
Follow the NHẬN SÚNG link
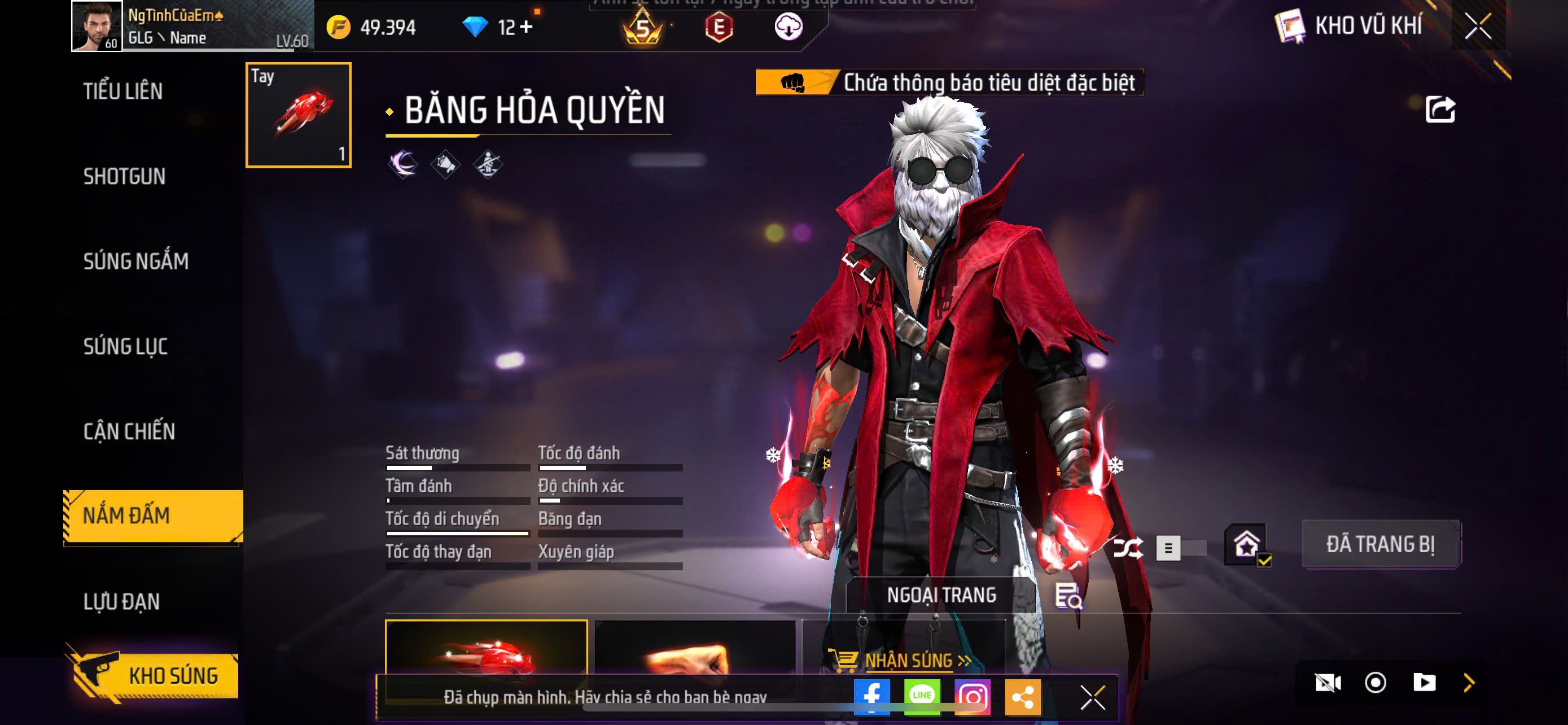tap(908, 661)
